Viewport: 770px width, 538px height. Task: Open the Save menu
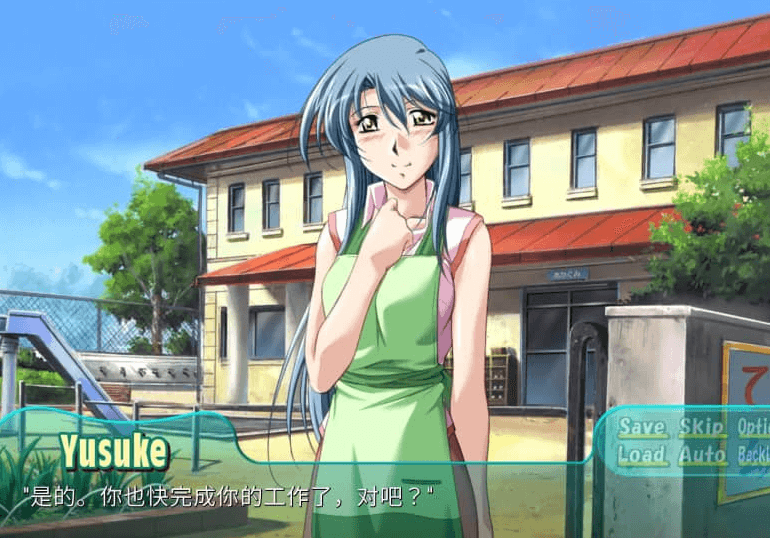[x=641, y=427]
